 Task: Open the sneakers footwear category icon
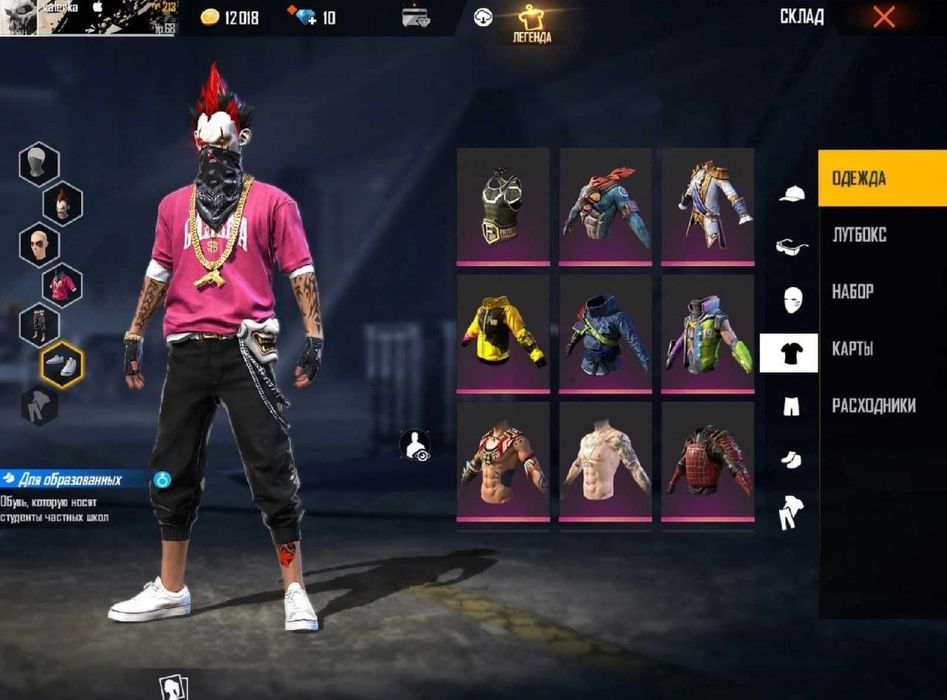click(x=791, y=460)
